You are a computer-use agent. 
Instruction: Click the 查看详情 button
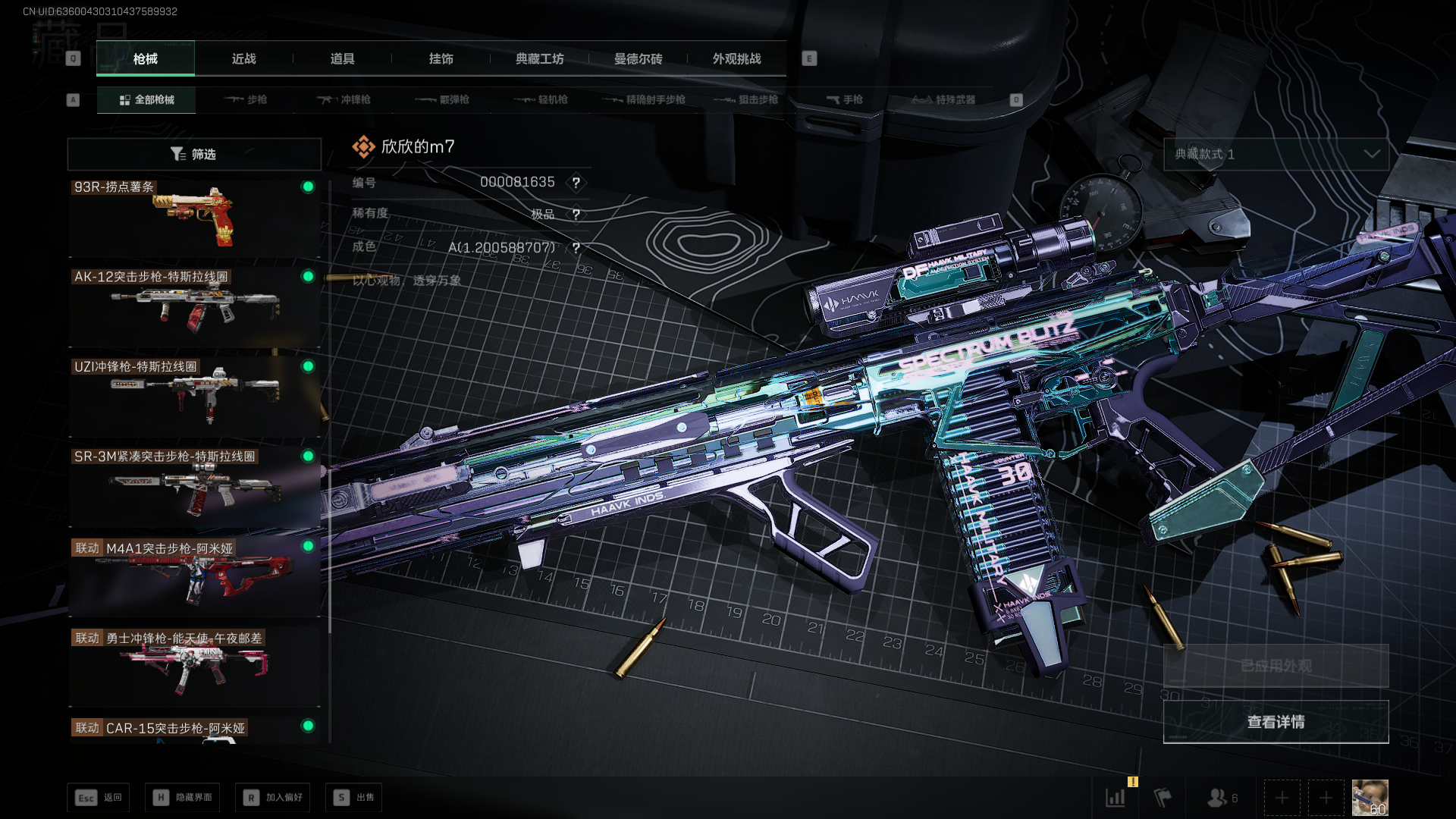(1276, 722)
